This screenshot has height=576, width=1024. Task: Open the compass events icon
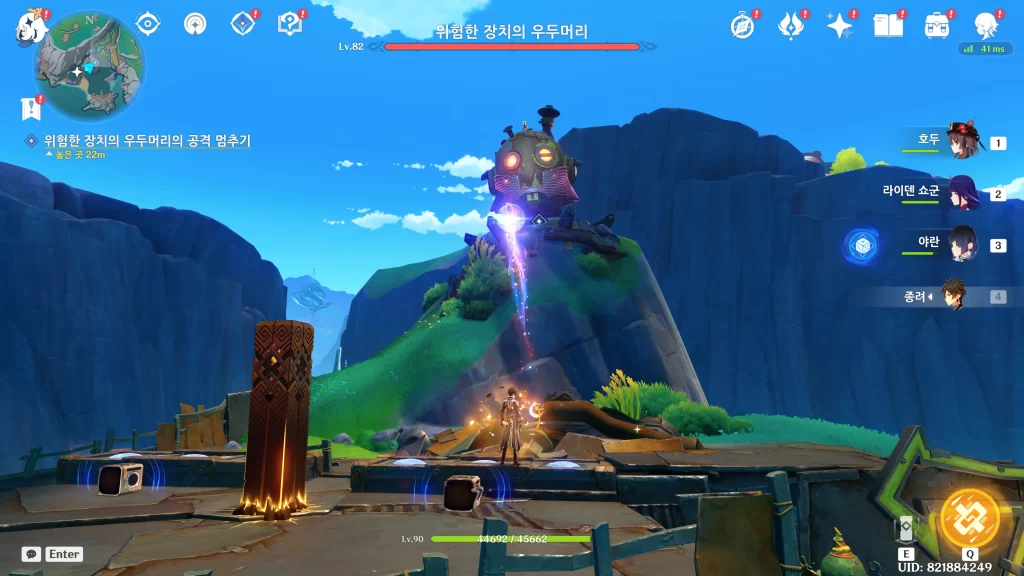(742, 26)
